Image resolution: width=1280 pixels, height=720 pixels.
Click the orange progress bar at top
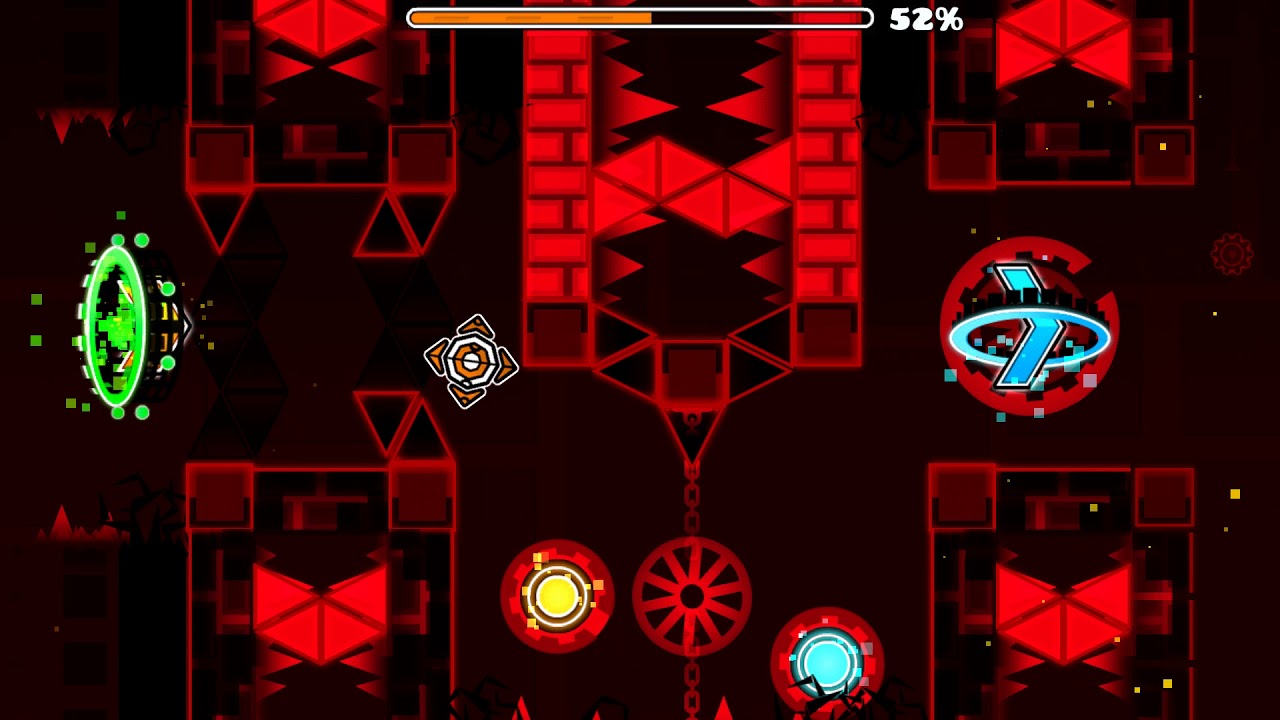(x=530, y=17)
